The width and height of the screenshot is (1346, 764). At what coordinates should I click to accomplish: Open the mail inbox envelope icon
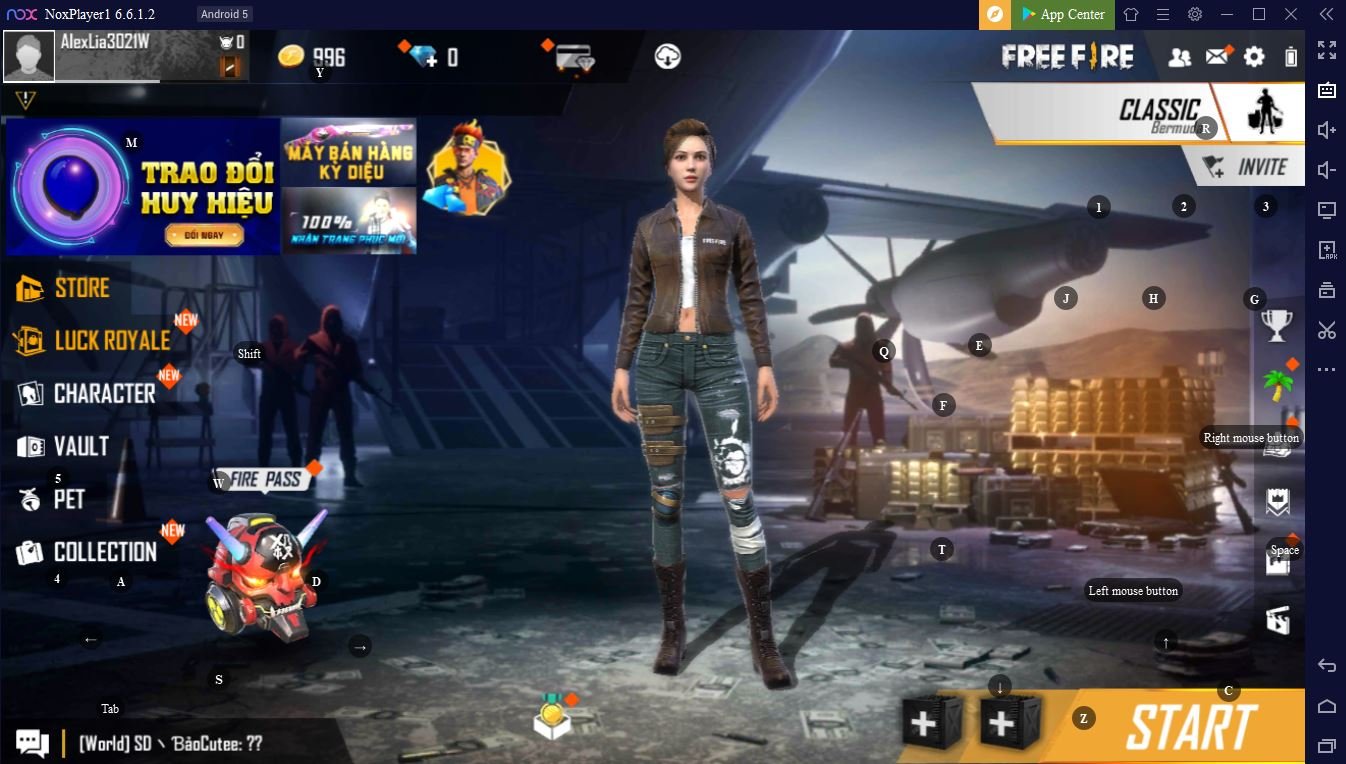point(1218,57)
